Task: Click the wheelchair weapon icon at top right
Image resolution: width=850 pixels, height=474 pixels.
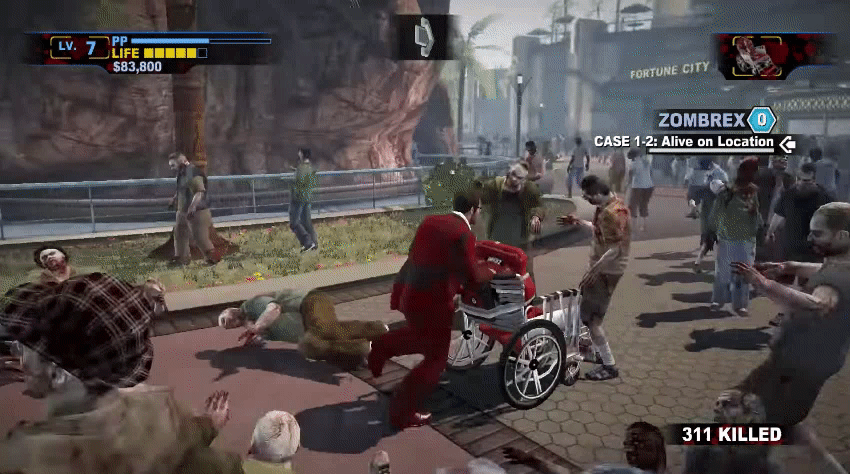Action: pos(759,56)
